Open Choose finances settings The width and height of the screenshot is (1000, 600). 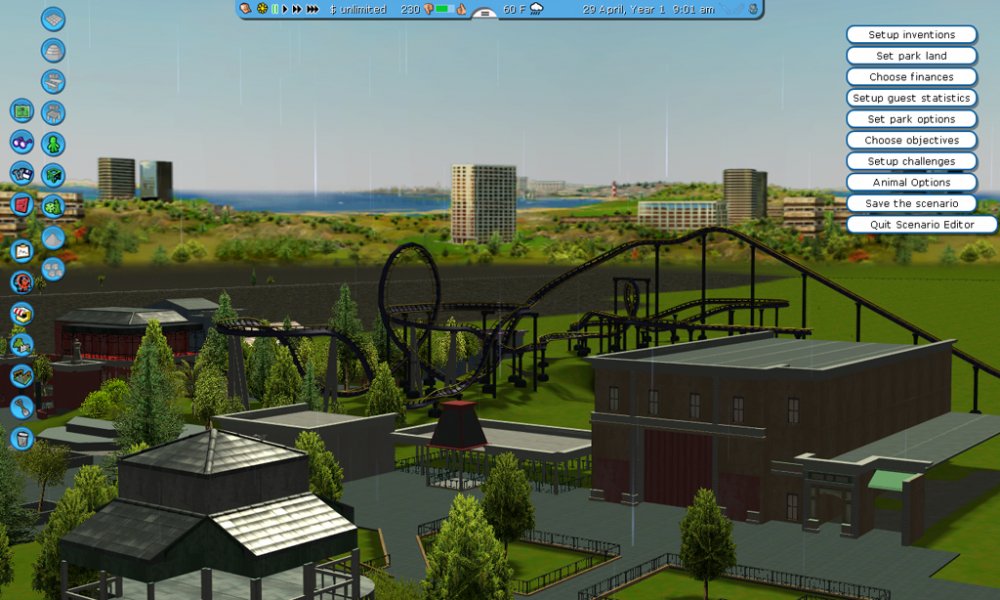(911, 77)
